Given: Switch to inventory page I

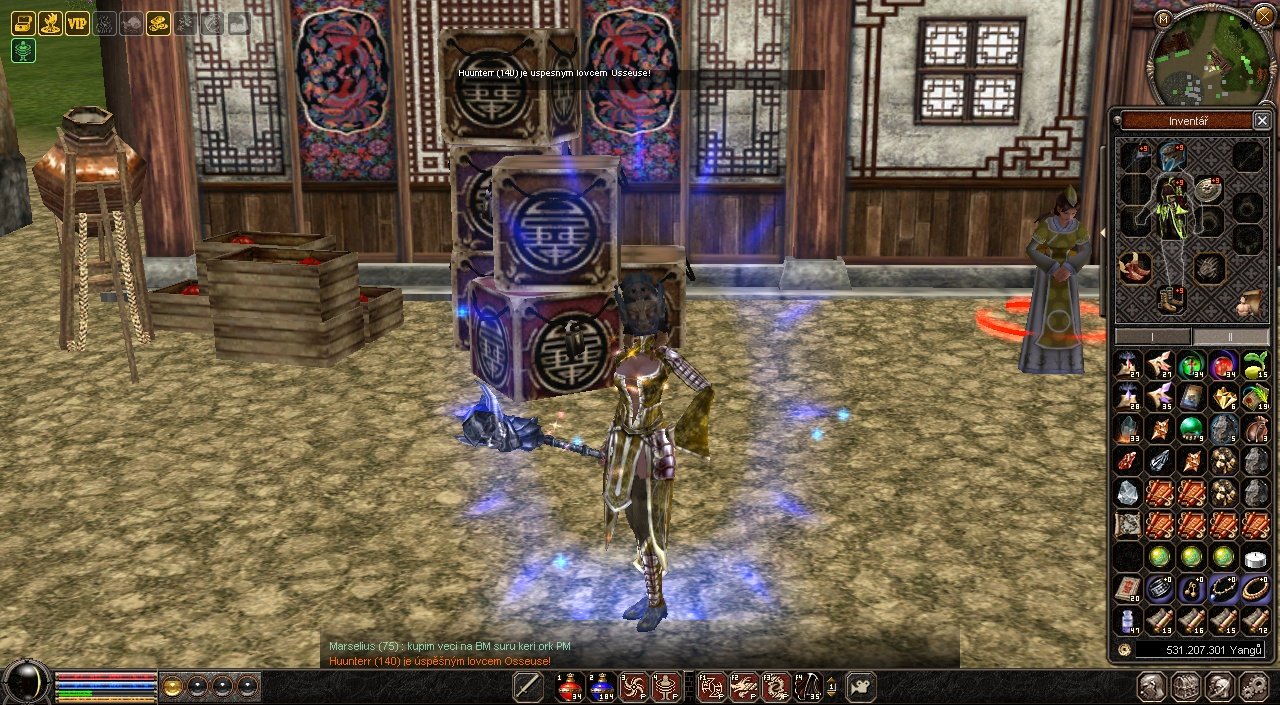Looking at the screenshot, I should [1153, 337].
